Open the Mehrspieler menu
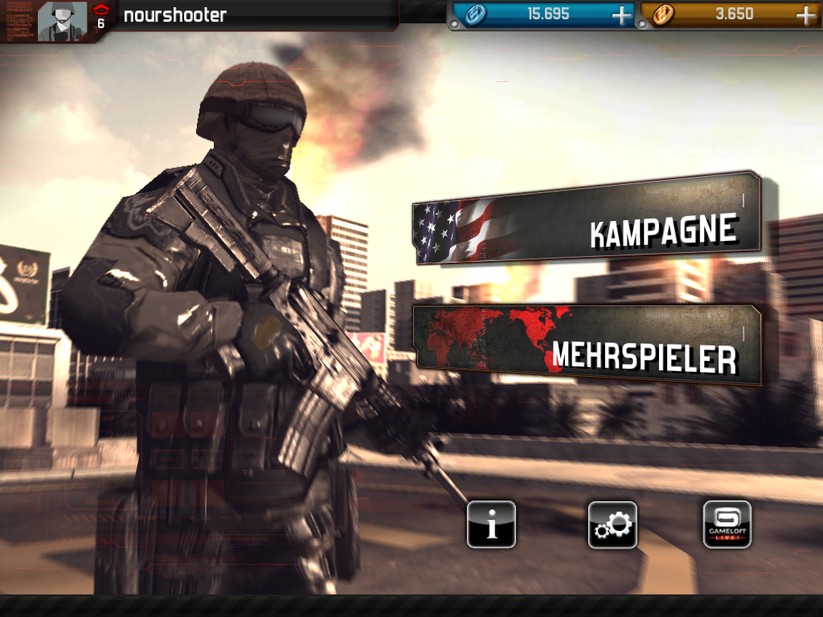823x617 pixels. (x=587, y=348)
